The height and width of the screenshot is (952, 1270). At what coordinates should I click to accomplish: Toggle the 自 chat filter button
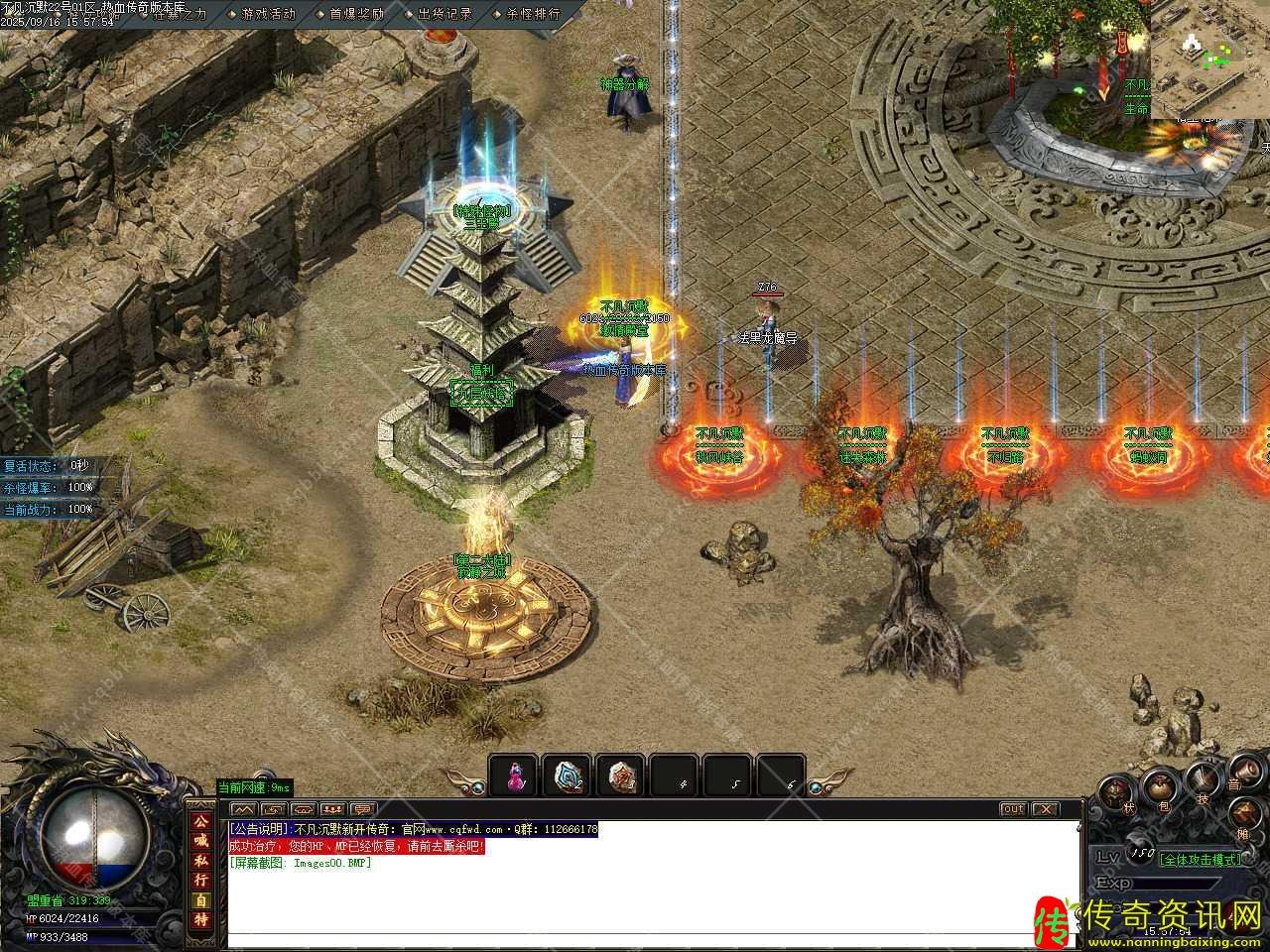(x=200, y=899)
